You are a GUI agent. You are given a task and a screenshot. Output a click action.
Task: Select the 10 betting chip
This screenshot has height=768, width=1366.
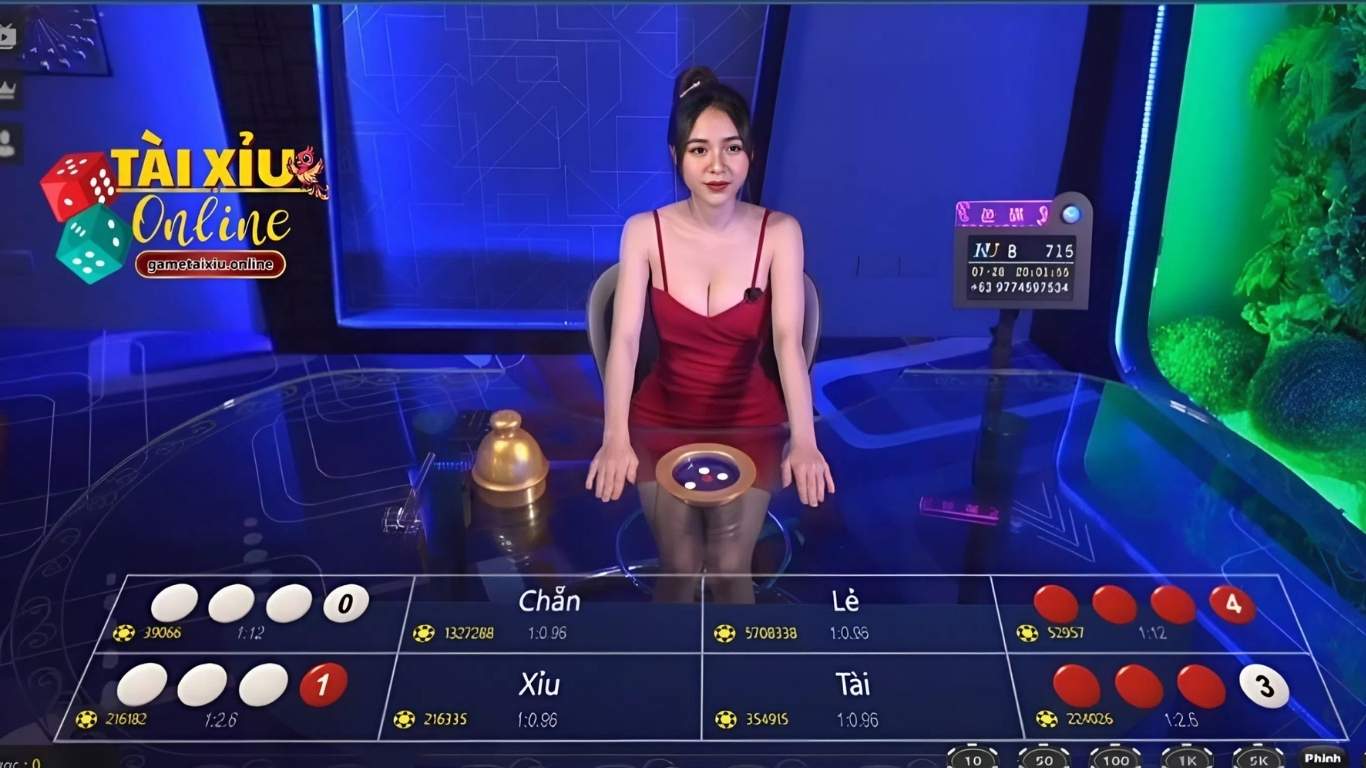coord(973,760)
